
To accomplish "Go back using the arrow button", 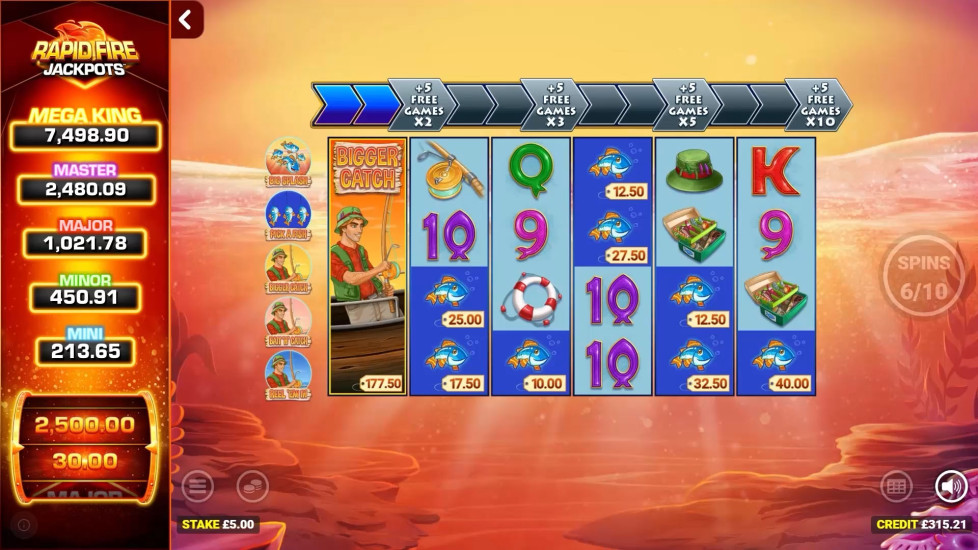I will tap(186, 19).
